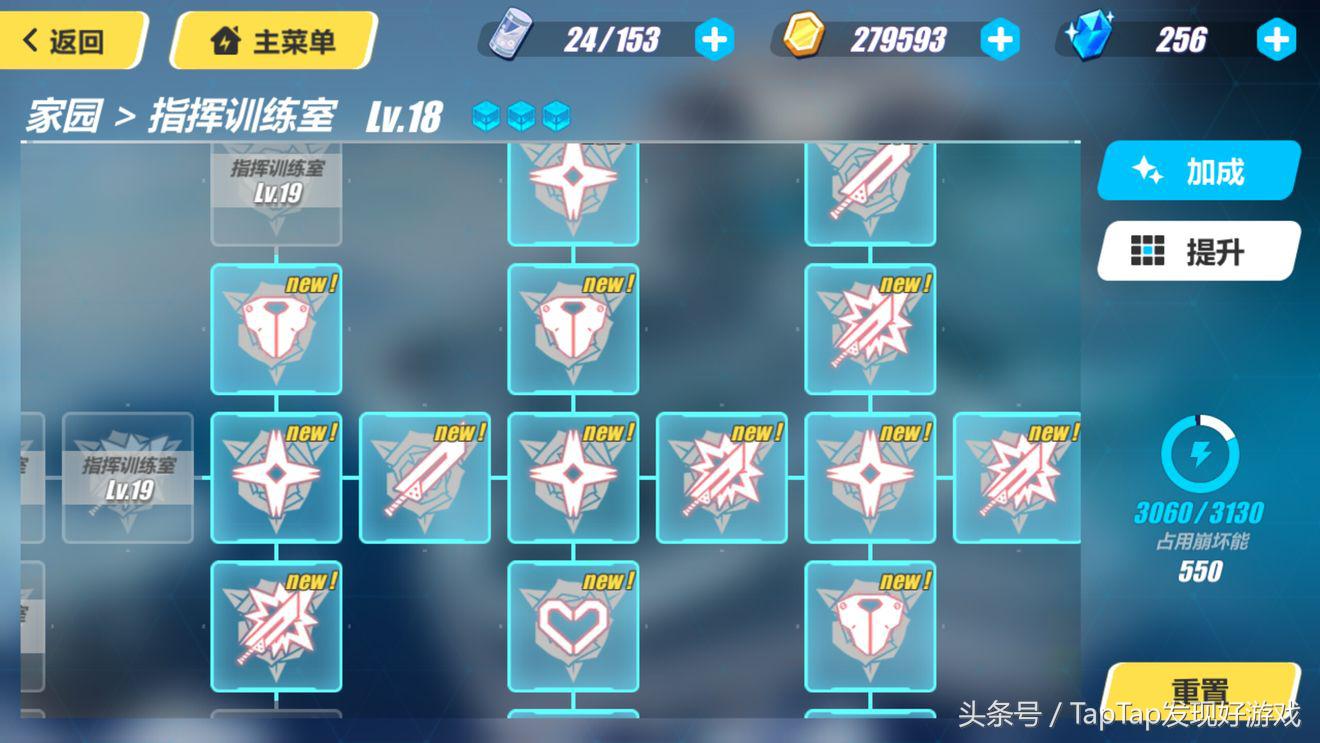Switch to the 提升 upgrade tab

tap(1197, 252)
